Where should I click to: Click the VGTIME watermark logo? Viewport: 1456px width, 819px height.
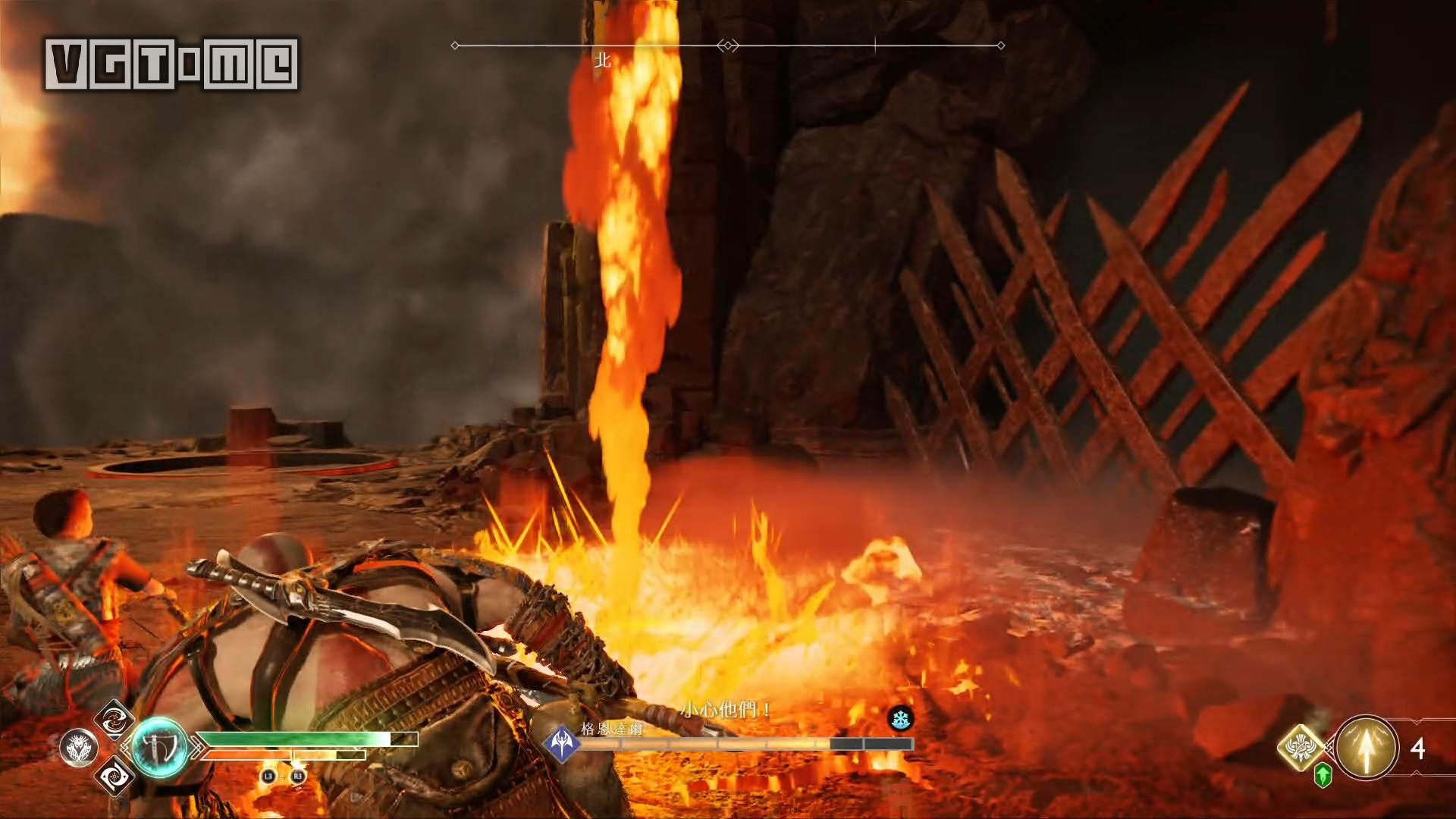pos(171,64)
